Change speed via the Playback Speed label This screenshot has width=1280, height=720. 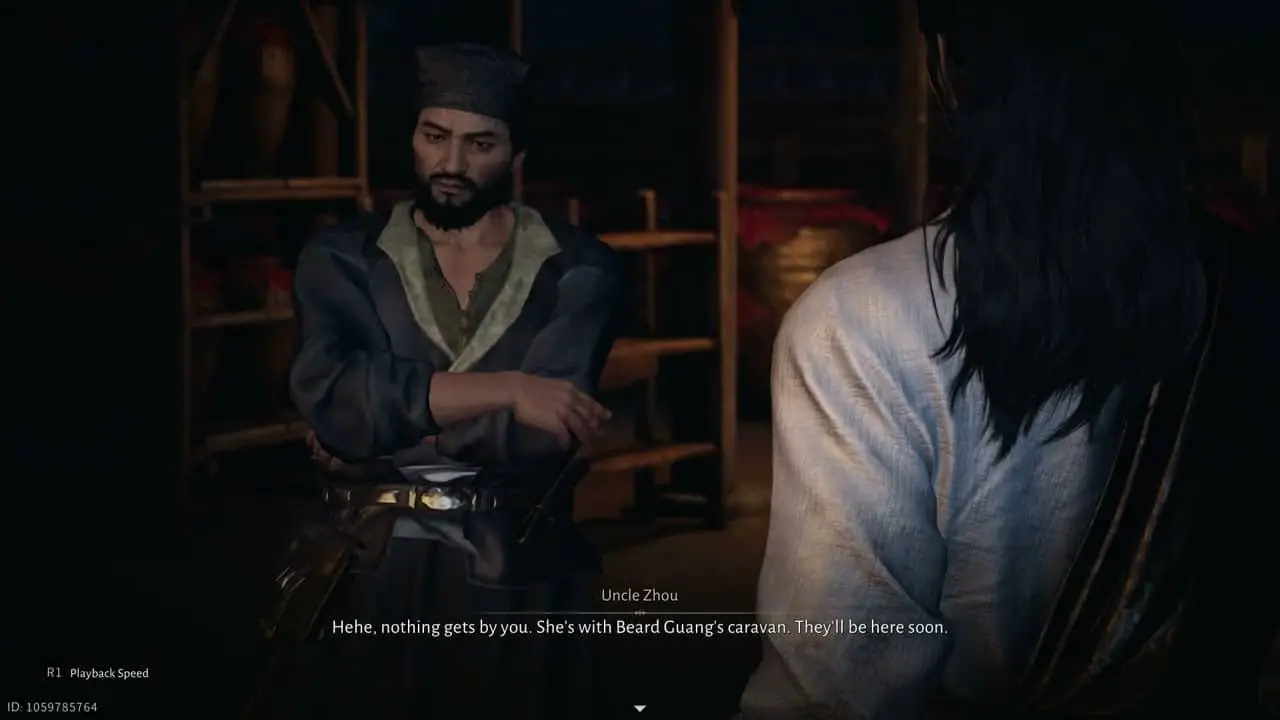point(109,673)
